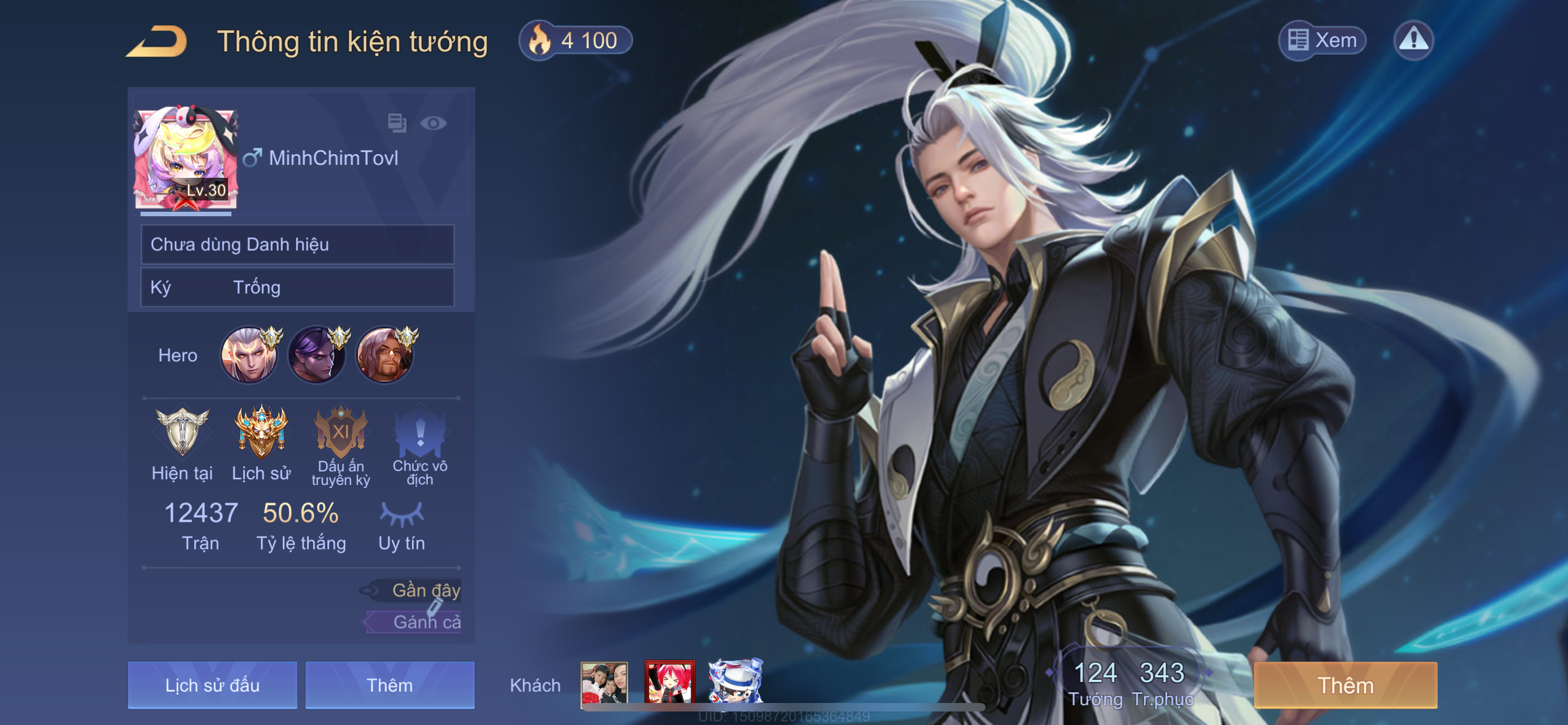
Task: Edit the Ký signature field
Action: [297, 287]
